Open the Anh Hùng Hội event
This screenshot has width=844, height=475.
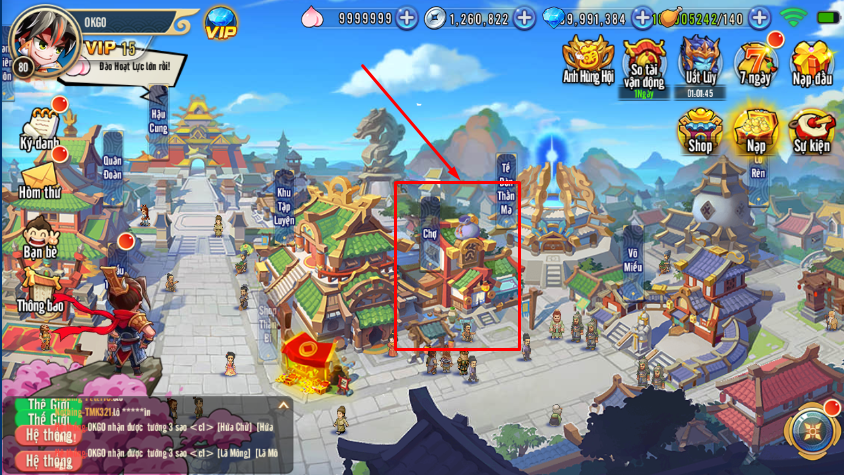pyautogui.click(x=587, y=58)
